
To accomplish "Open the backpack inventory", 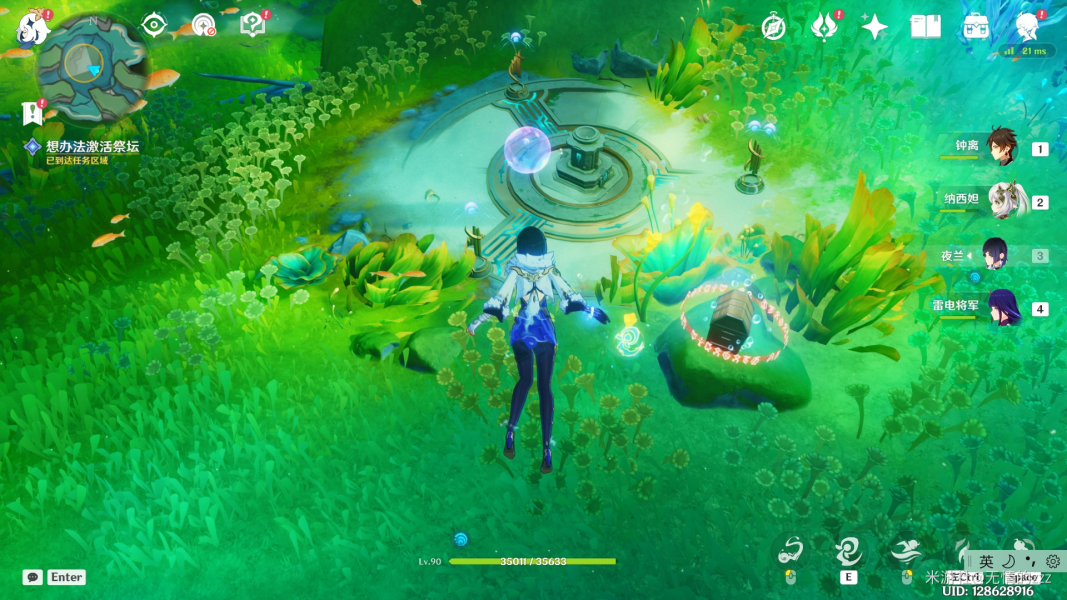I will point(976,27).
